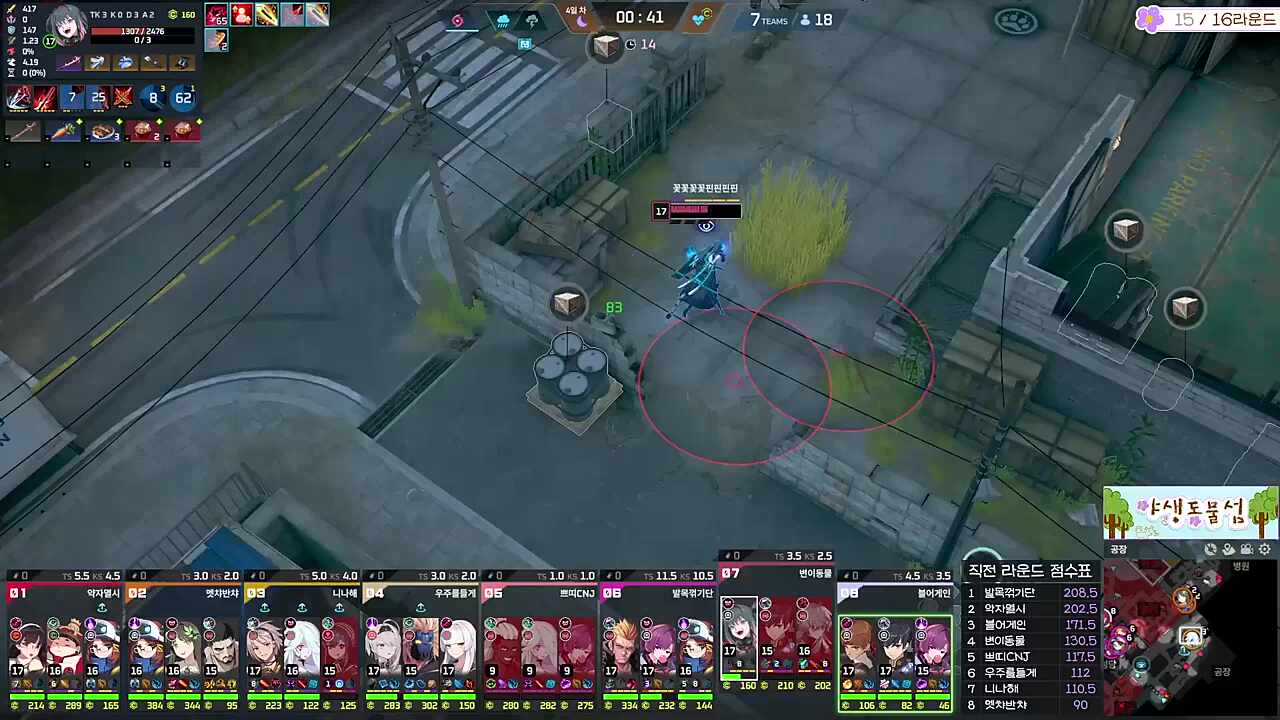The width and height of the screenshot is (1280, 720).
Task: Click the survivor count icon showing 18
Action: pos(811,20)
